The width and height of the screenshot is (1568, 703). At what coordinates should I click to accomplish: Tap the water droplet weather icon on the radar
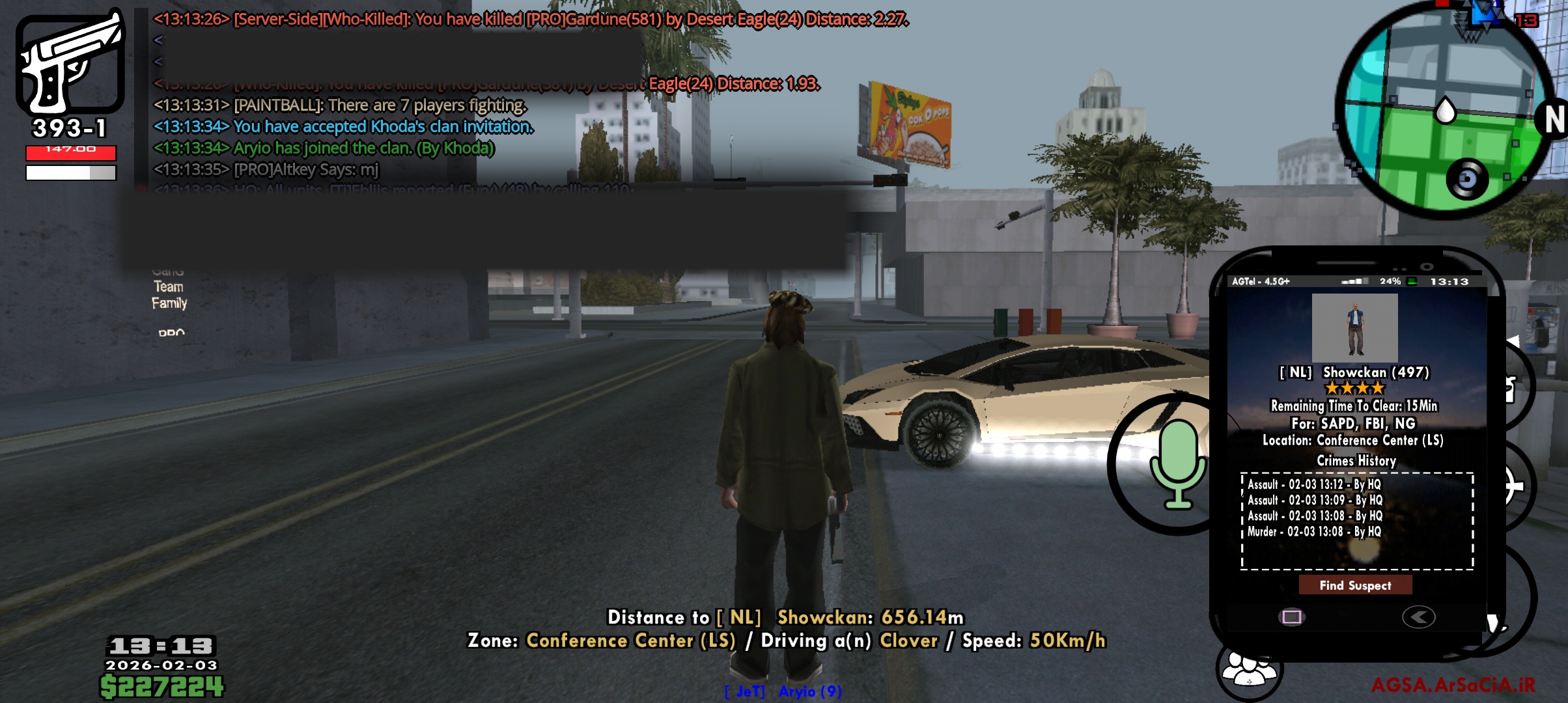click(1444, 109)
